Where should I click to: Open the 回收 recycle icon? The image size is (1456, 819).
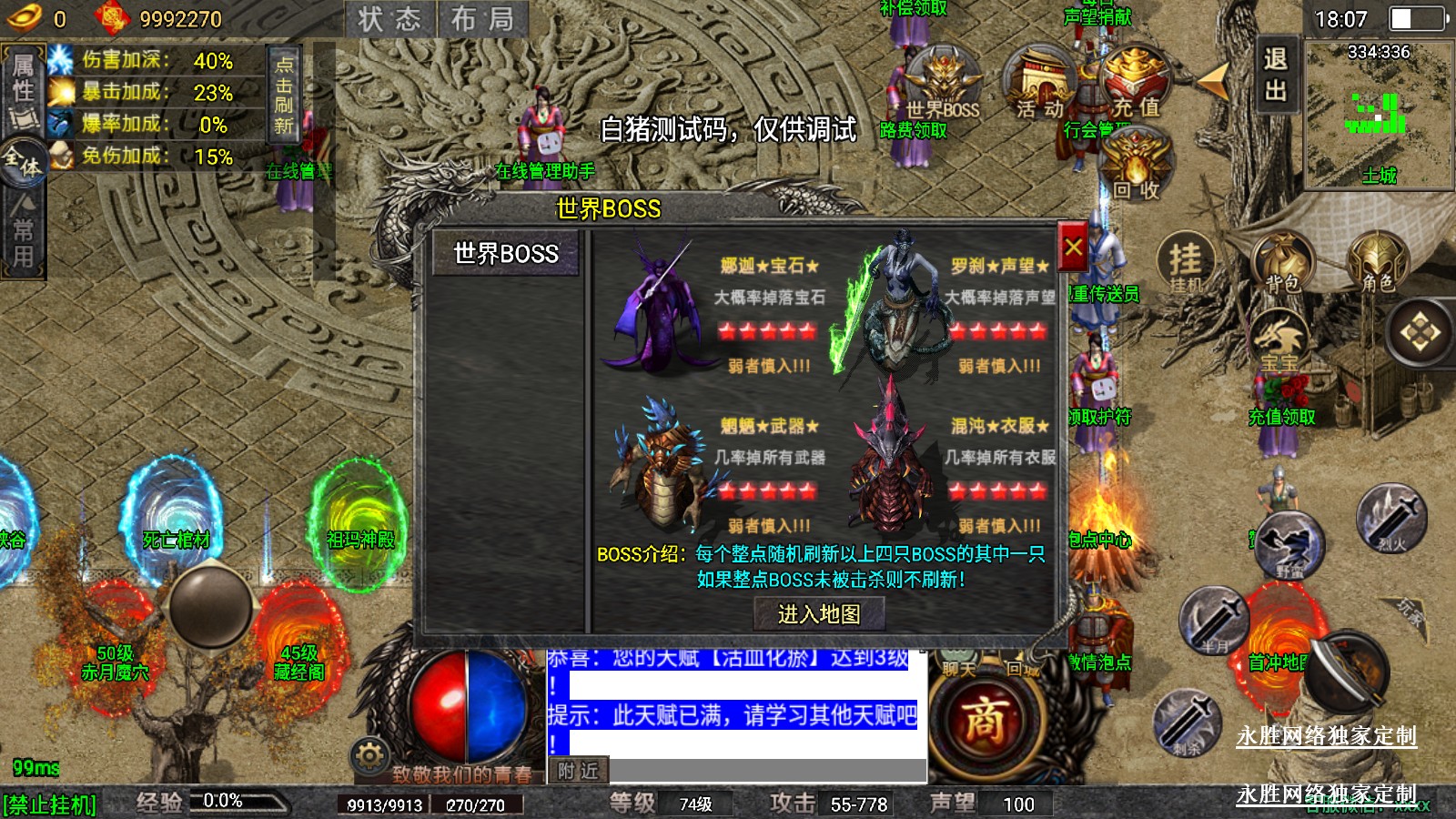(x=1137, y=166)
